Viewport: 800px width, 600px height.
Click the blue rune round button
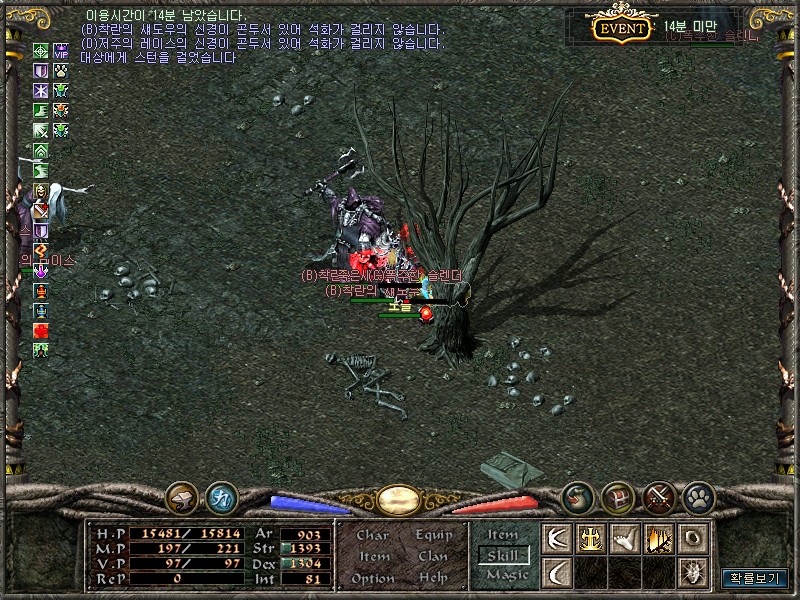pos(221,497)
